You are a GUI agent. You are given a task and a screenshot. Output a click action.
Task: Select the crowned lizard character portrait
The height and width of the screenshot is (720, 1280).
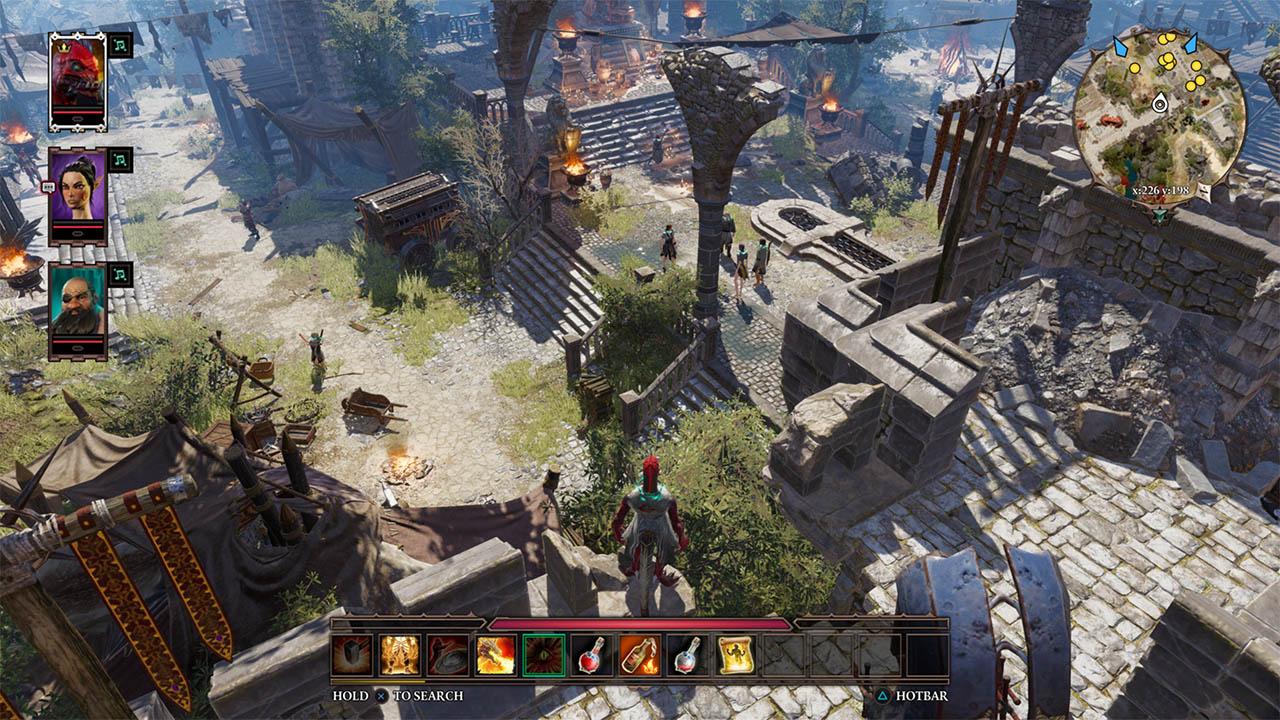pos(75,75)
